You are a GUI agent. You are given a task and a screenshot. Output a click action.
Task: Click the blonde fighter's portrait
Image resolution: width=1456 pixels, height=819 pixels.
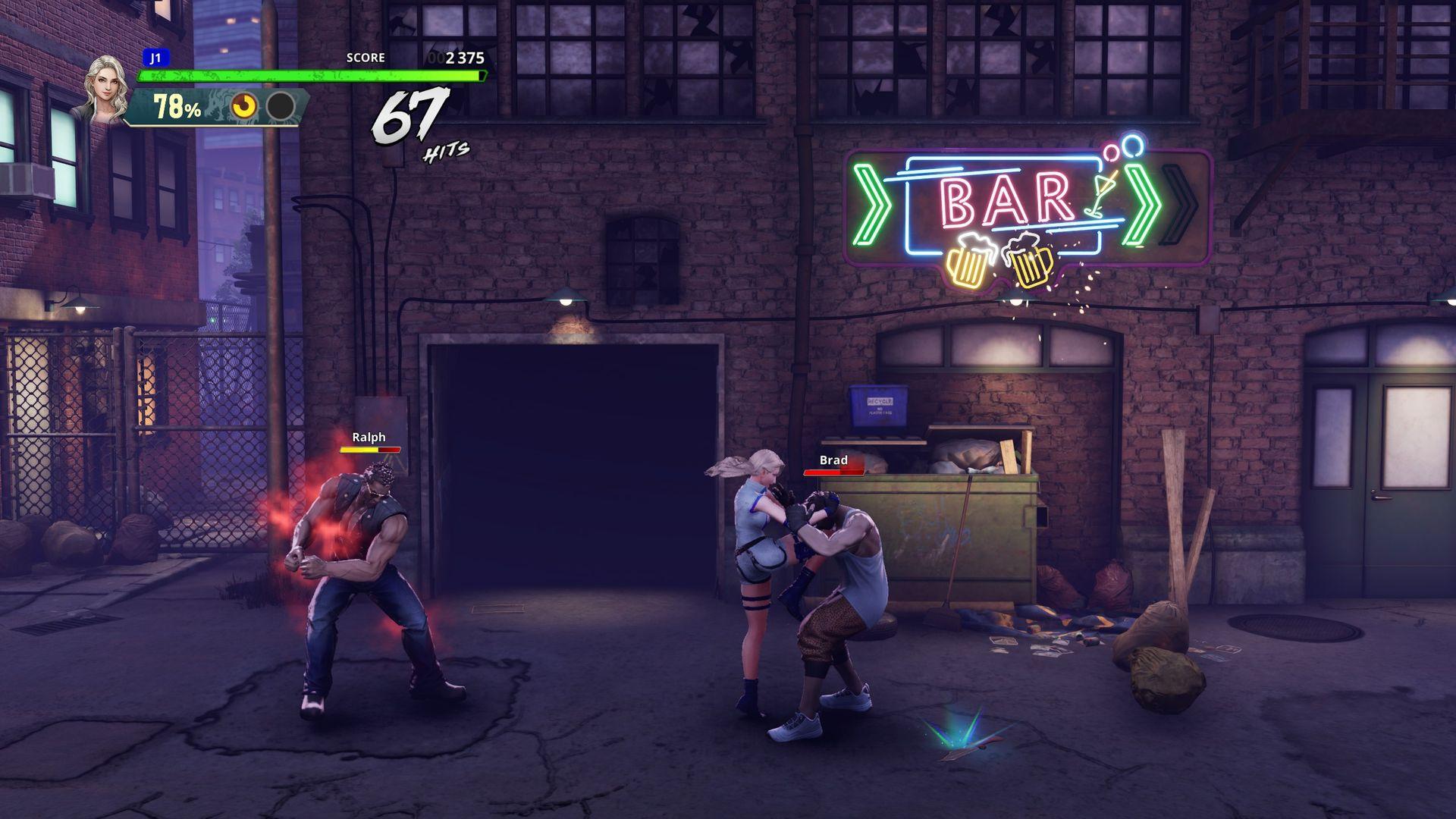pyautogui.click(x=104, y=89)
